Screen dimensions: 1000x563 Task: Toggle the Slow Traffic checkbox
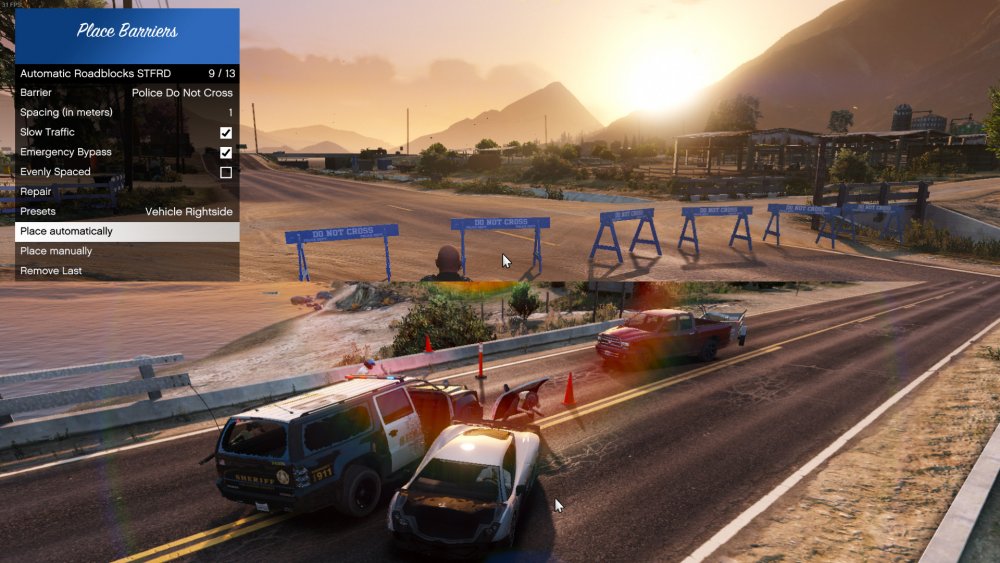pyautogui.click(x=226, y=133)
